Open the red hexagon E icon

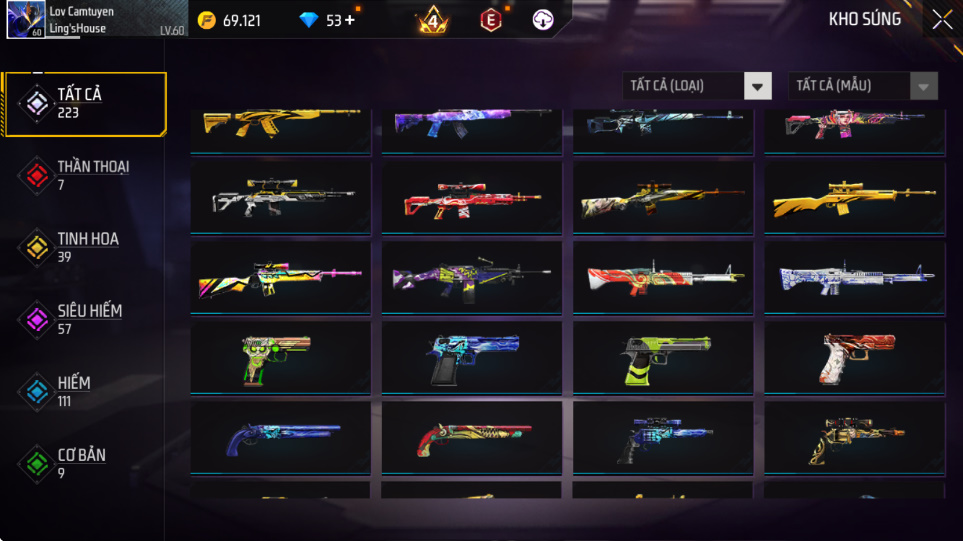pos(491,20)
